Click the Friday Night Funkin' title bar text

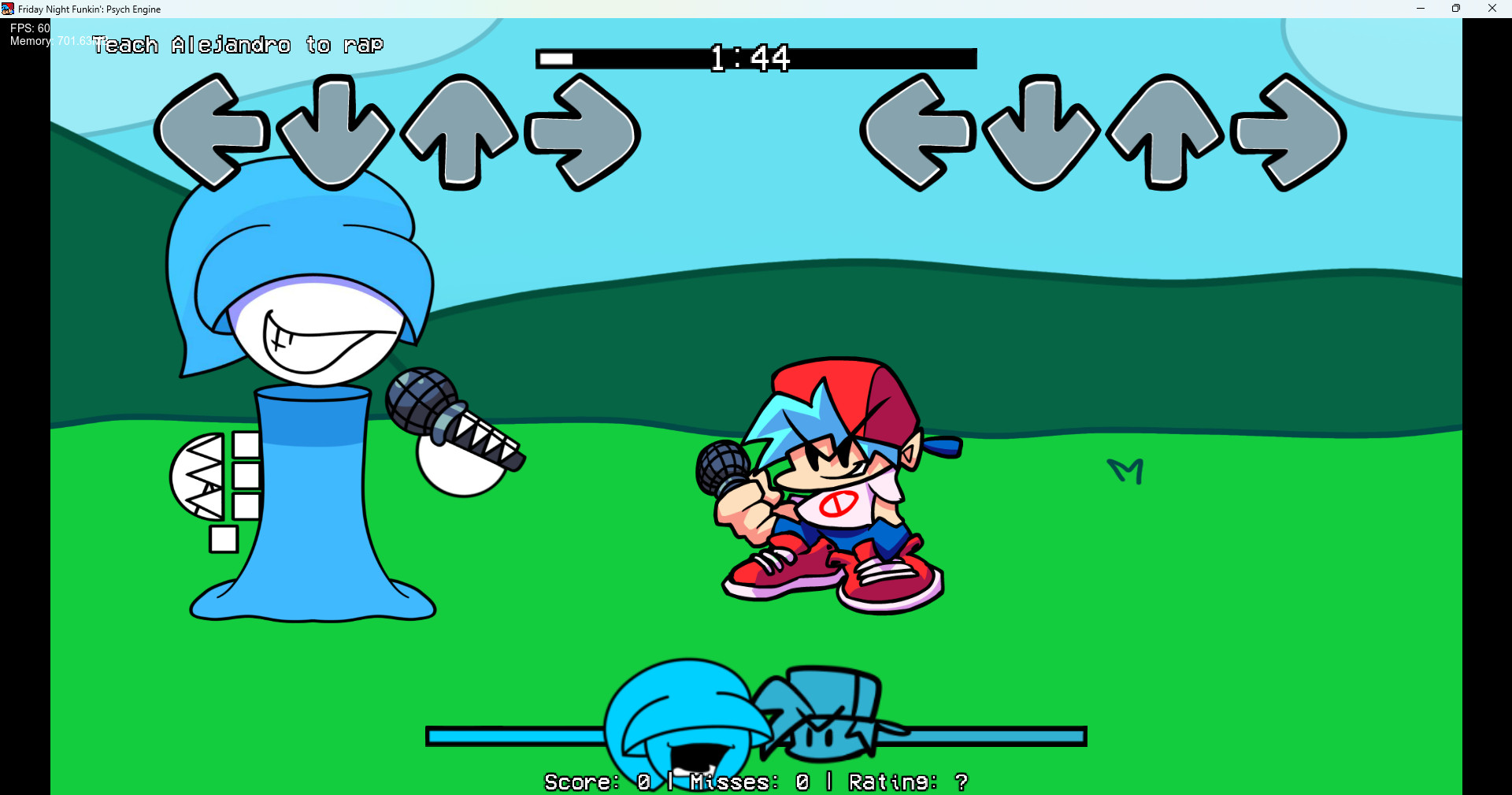coord(88,9)
